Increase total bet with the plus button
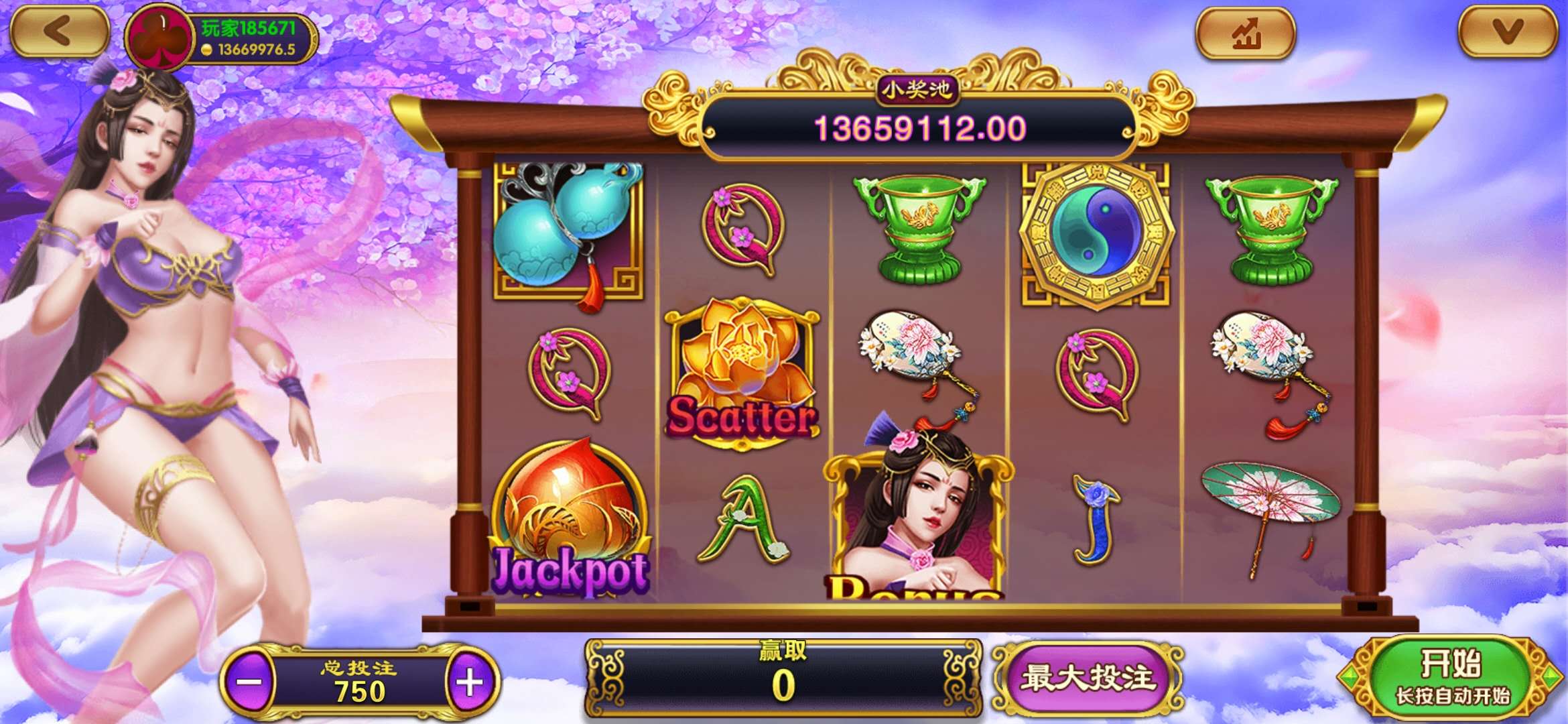This screenshot has height=724, width=1568. [x=470, y=682]
